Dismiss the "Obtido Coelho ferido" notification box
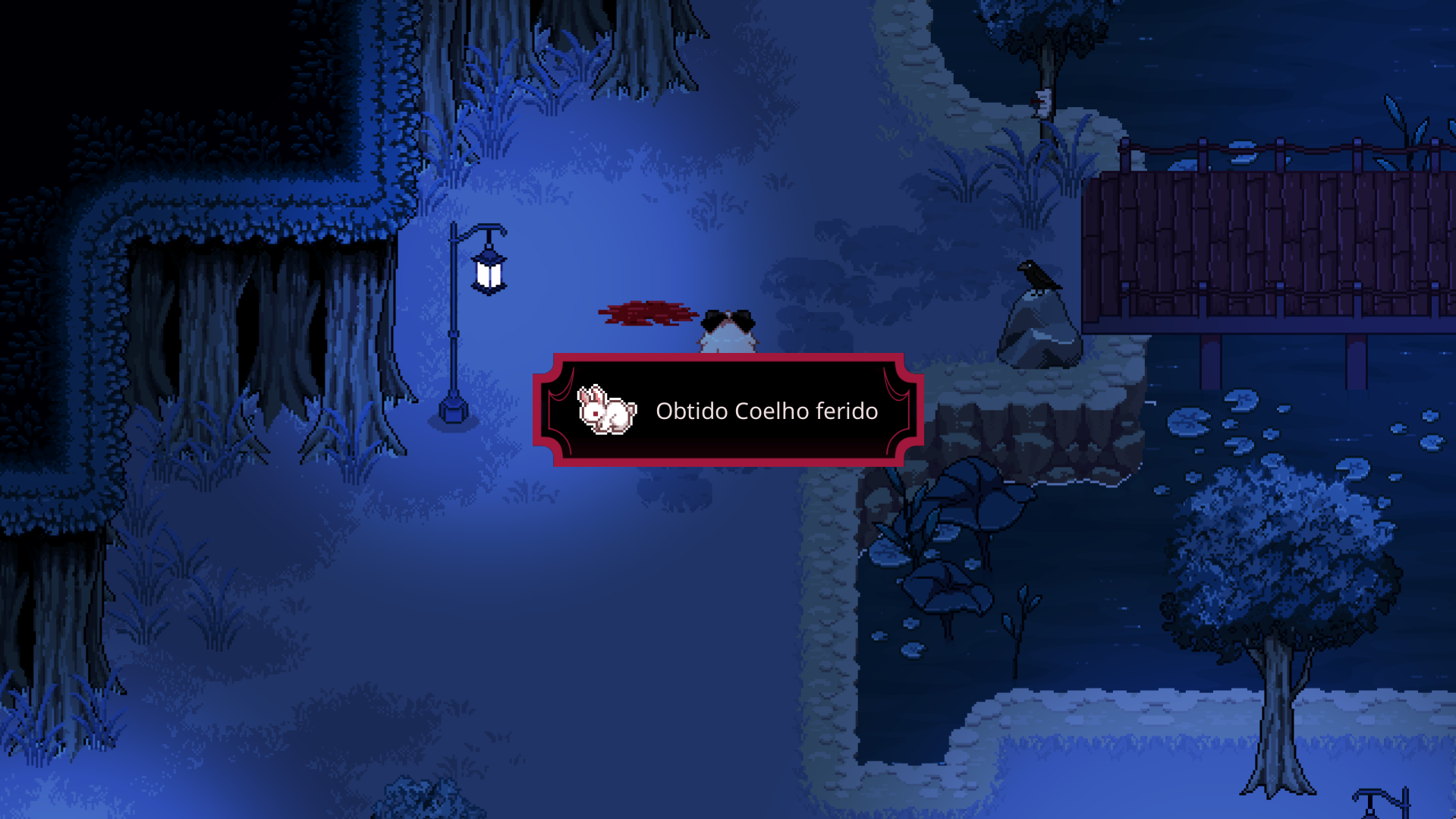The image size is (1456, 819). [x=766, y=411]
